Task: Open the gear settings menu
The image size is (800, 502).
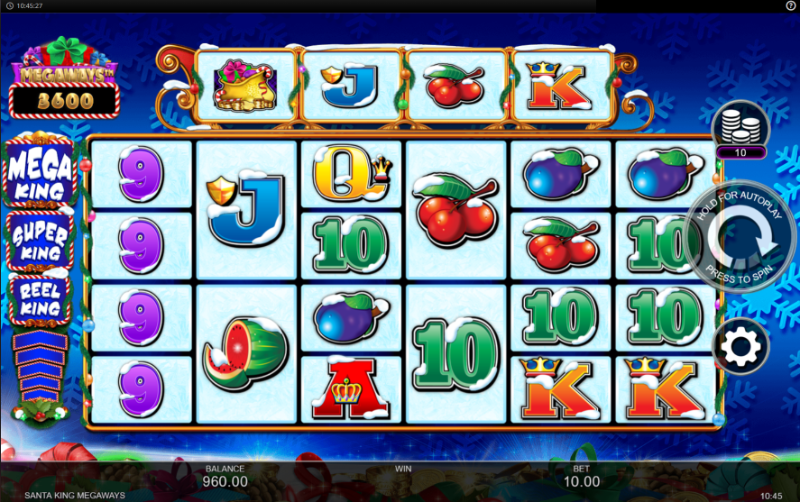Action: (741, 346)
